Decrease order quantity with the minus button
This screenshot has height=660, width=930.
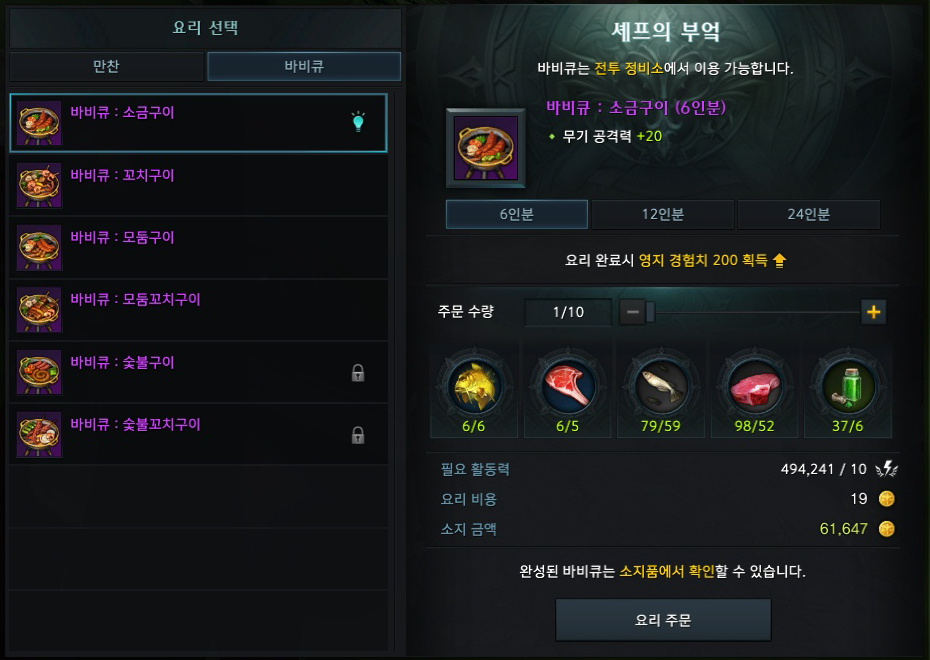(632, 312)
